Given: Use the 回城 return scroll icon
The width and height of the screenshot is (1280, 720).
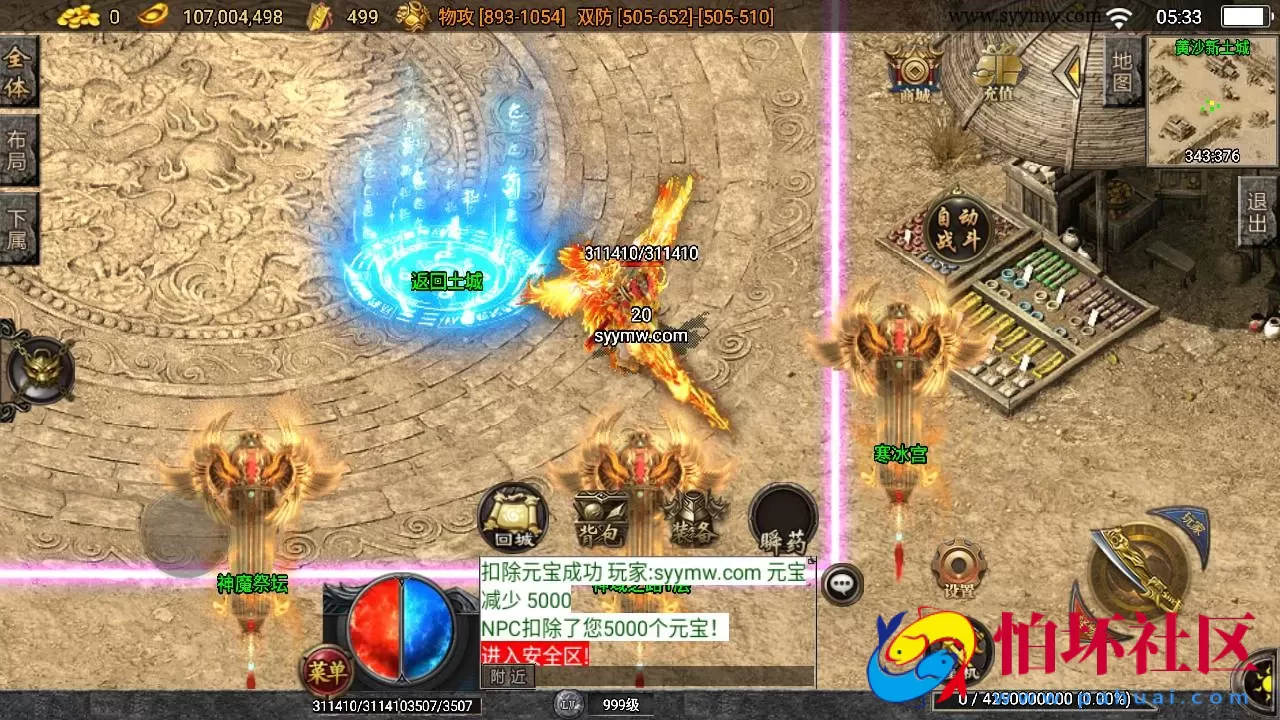Looking at the screenshot, I should click(x=513, y=516).
